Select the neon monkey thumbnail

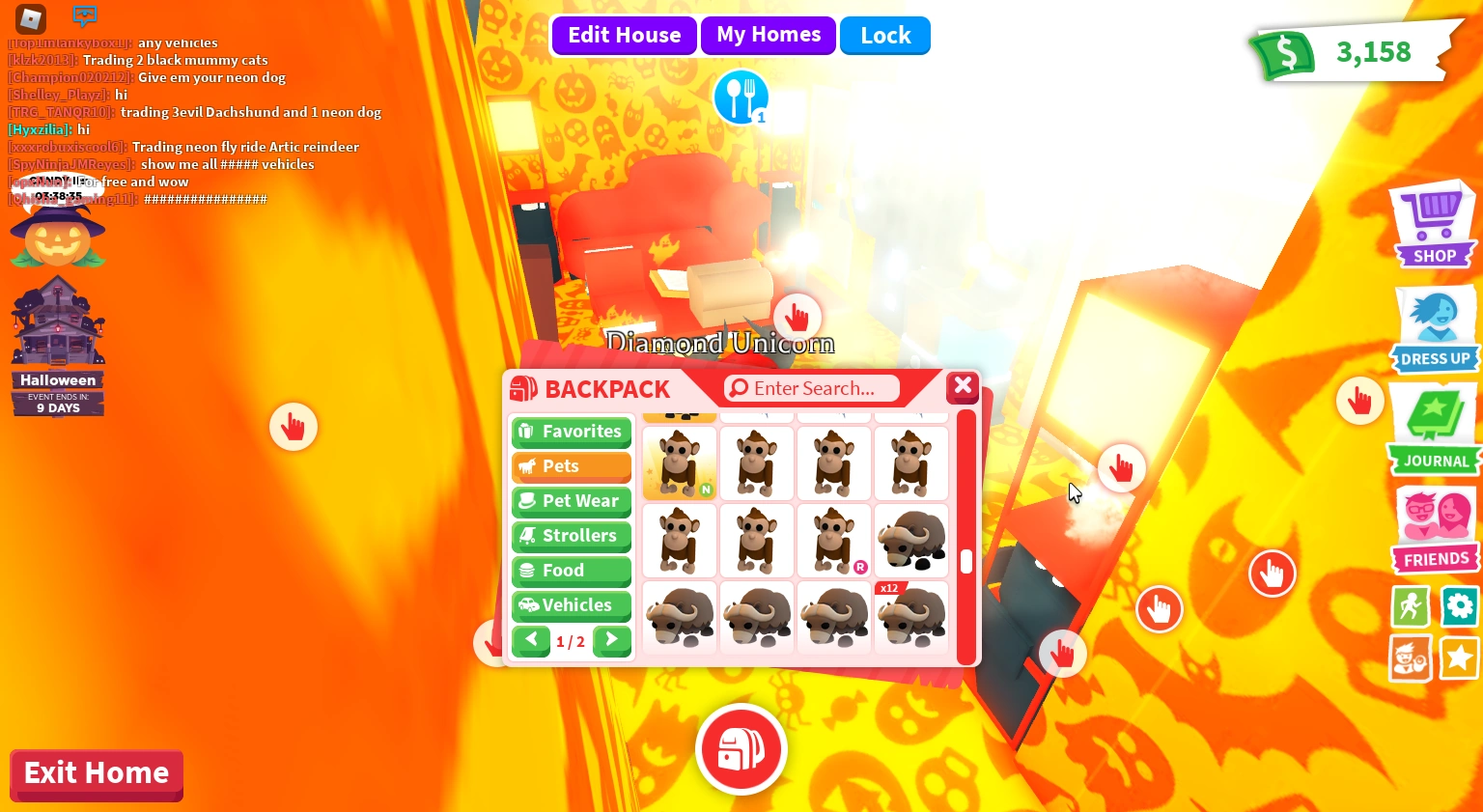tap(679, 462)
